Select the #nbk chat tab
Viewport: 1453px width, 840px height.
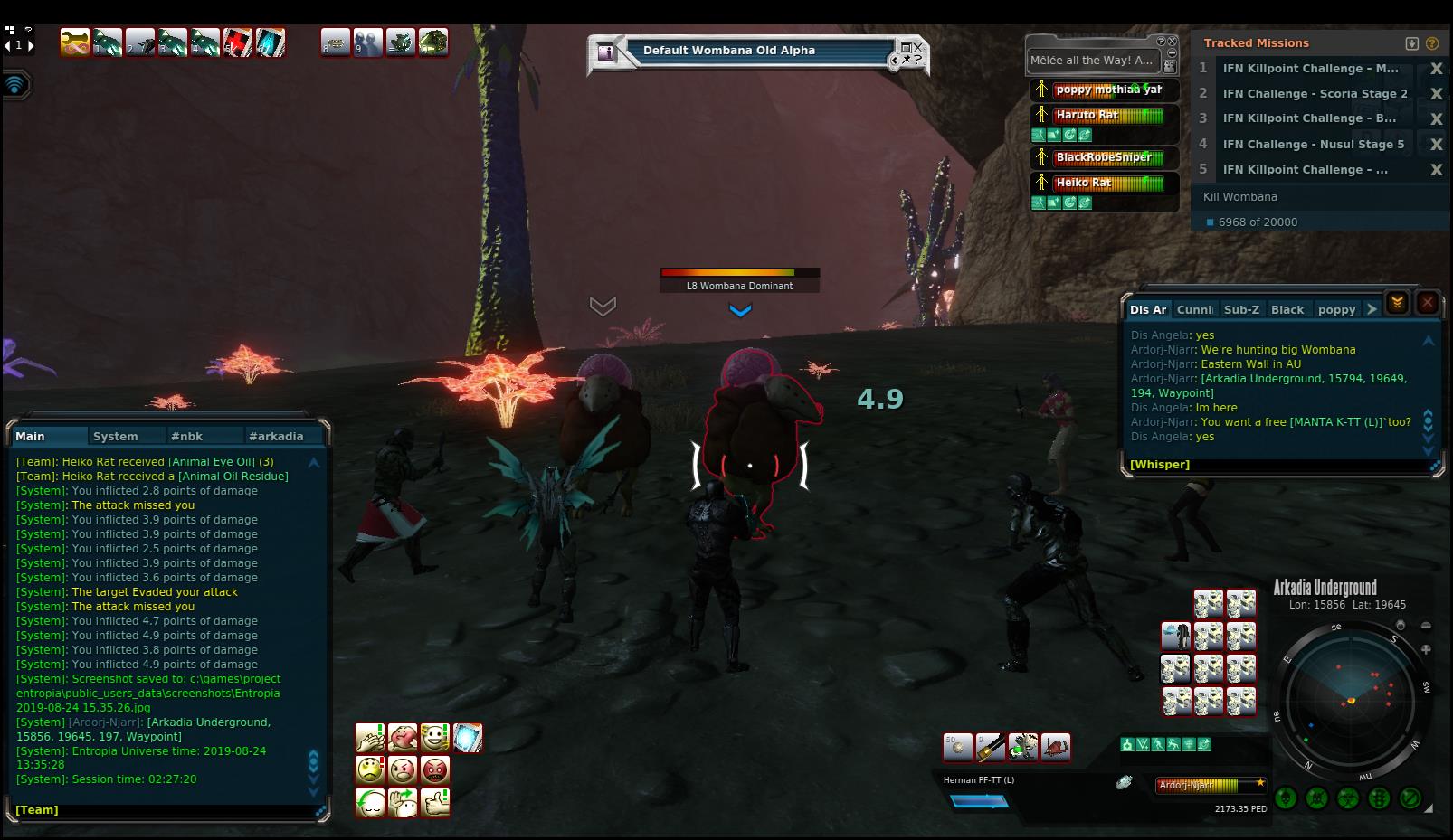186,436
